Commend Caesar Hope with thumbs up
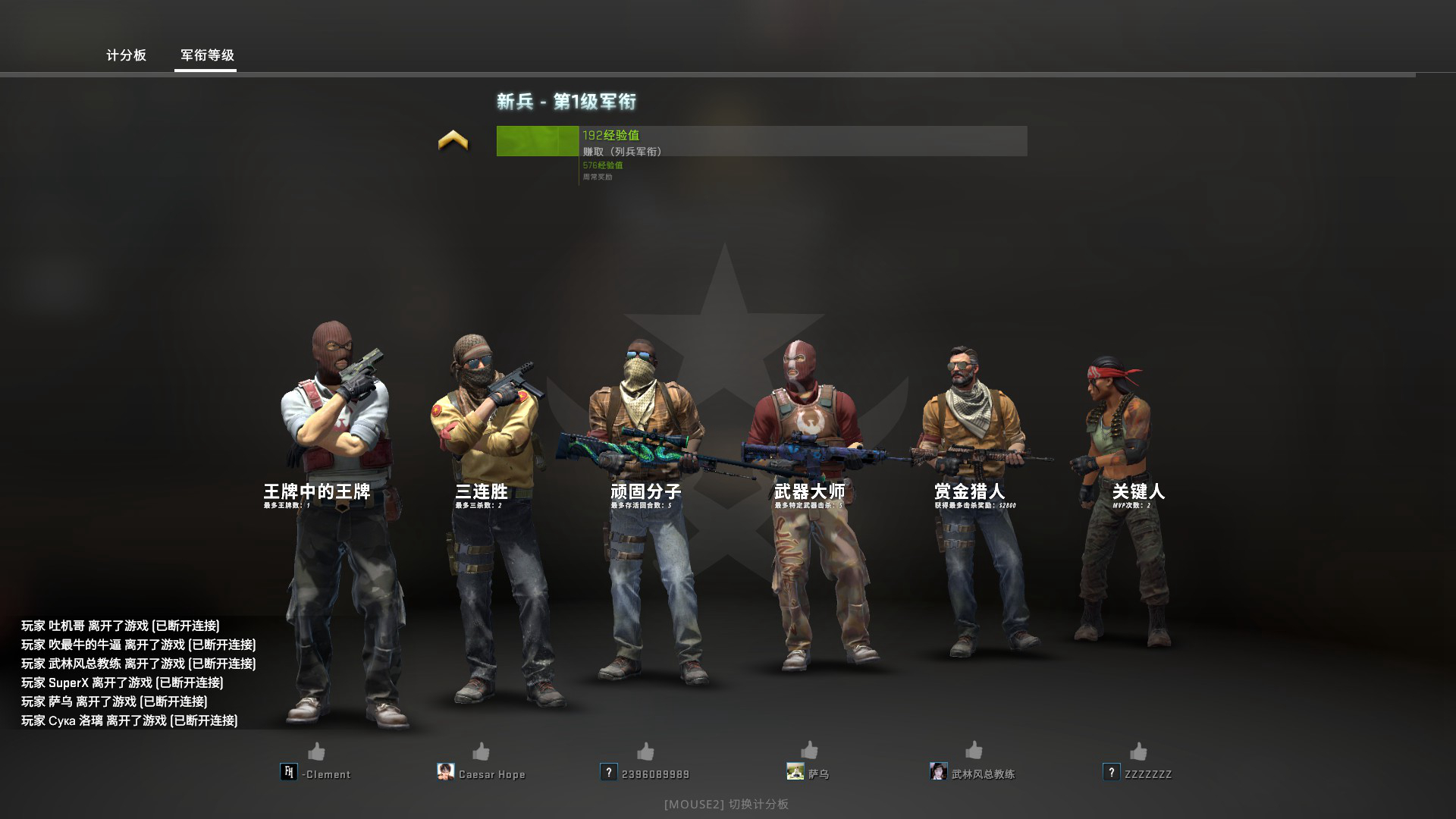The height and width of the screenshot is (819, 1456). (481, 752)
